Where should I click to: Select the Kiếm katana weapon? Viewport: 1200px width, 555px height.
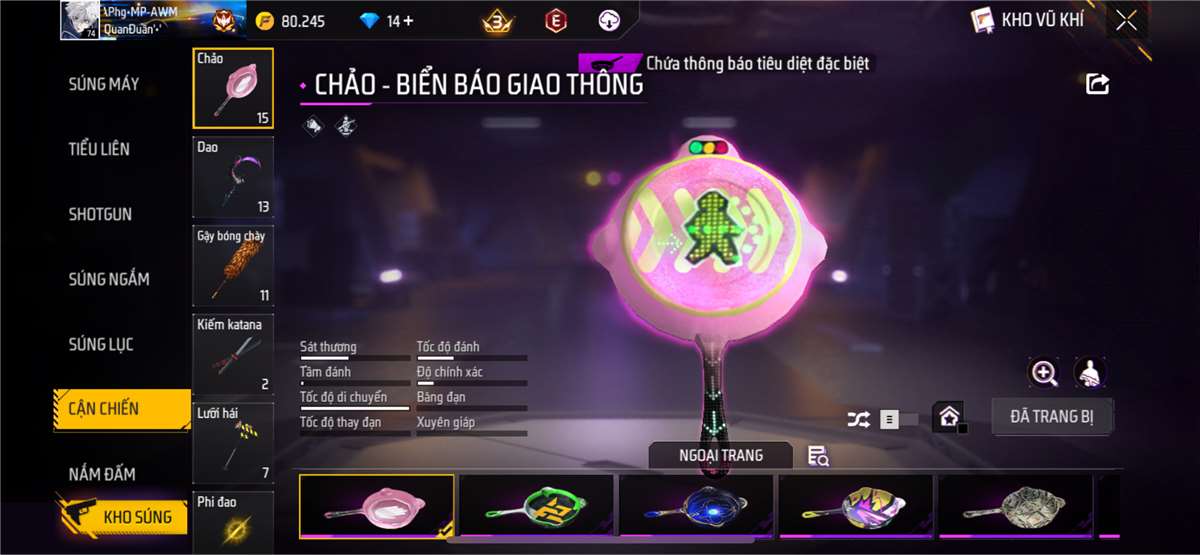(233, 354)
